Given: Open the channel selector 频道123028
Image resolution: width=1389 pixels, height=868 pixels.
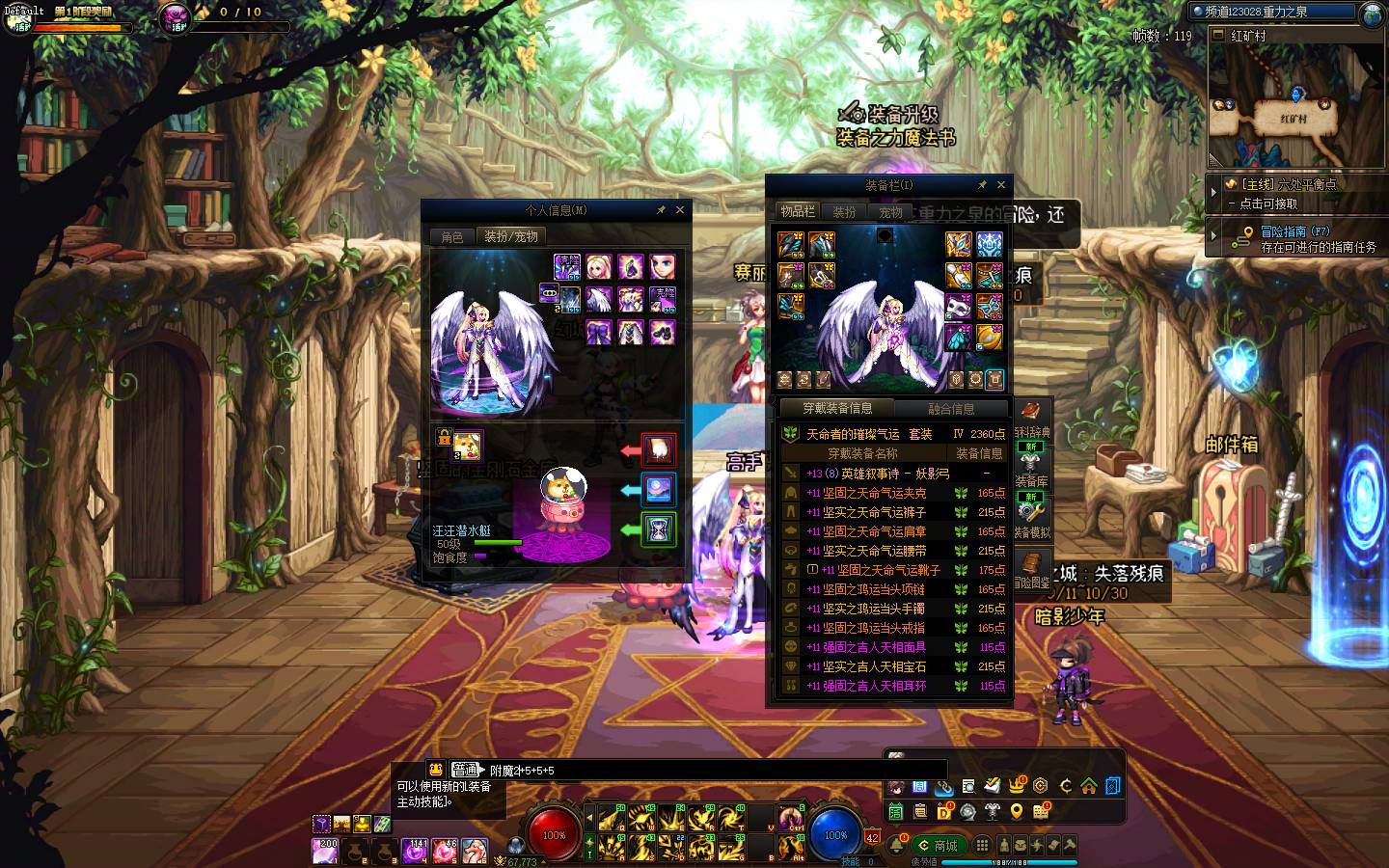Looking at the screenshot, I should (x=1273, y=13).
